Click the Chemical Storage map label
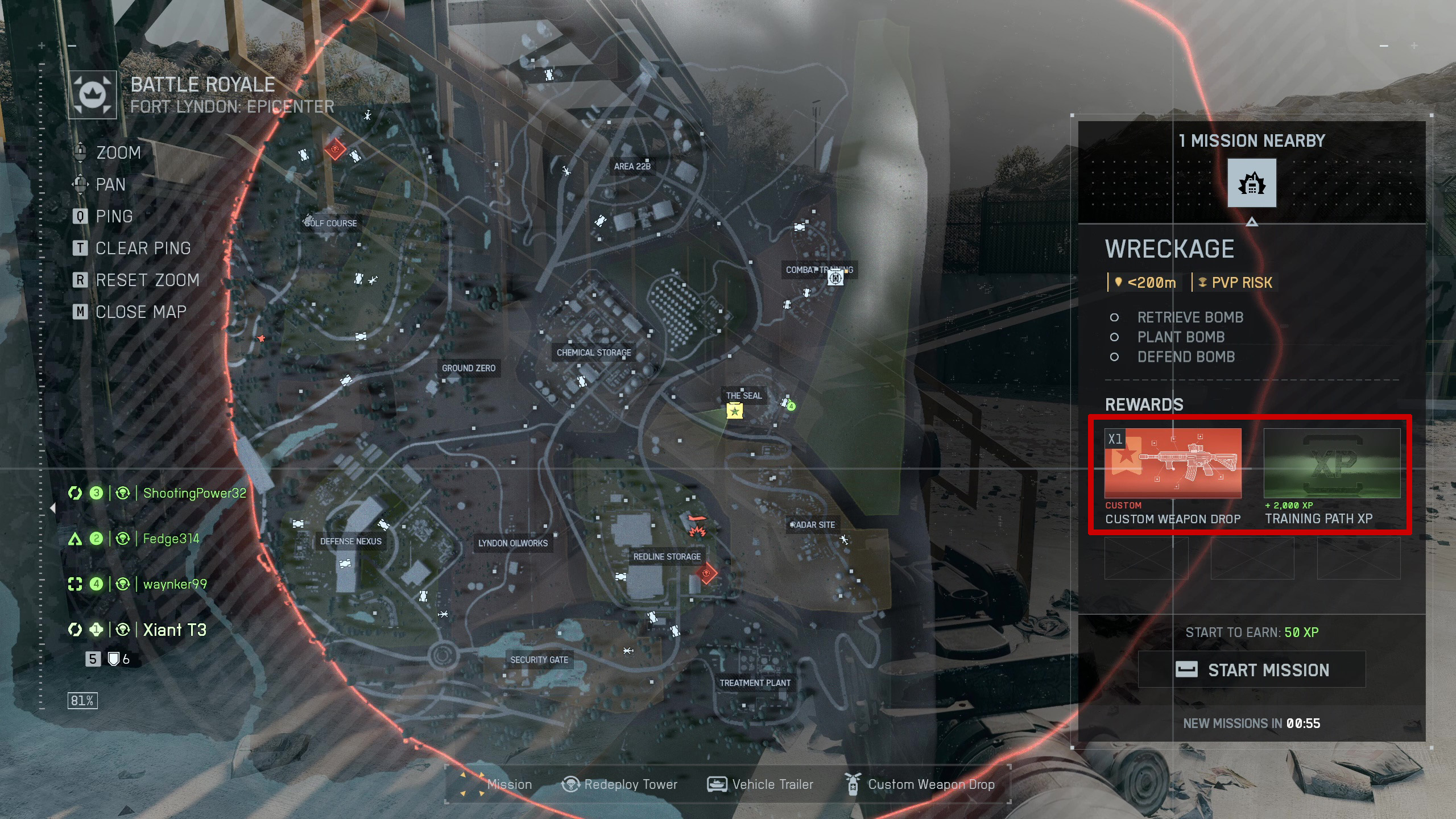 pyautogui.click(x=594, y=353)
